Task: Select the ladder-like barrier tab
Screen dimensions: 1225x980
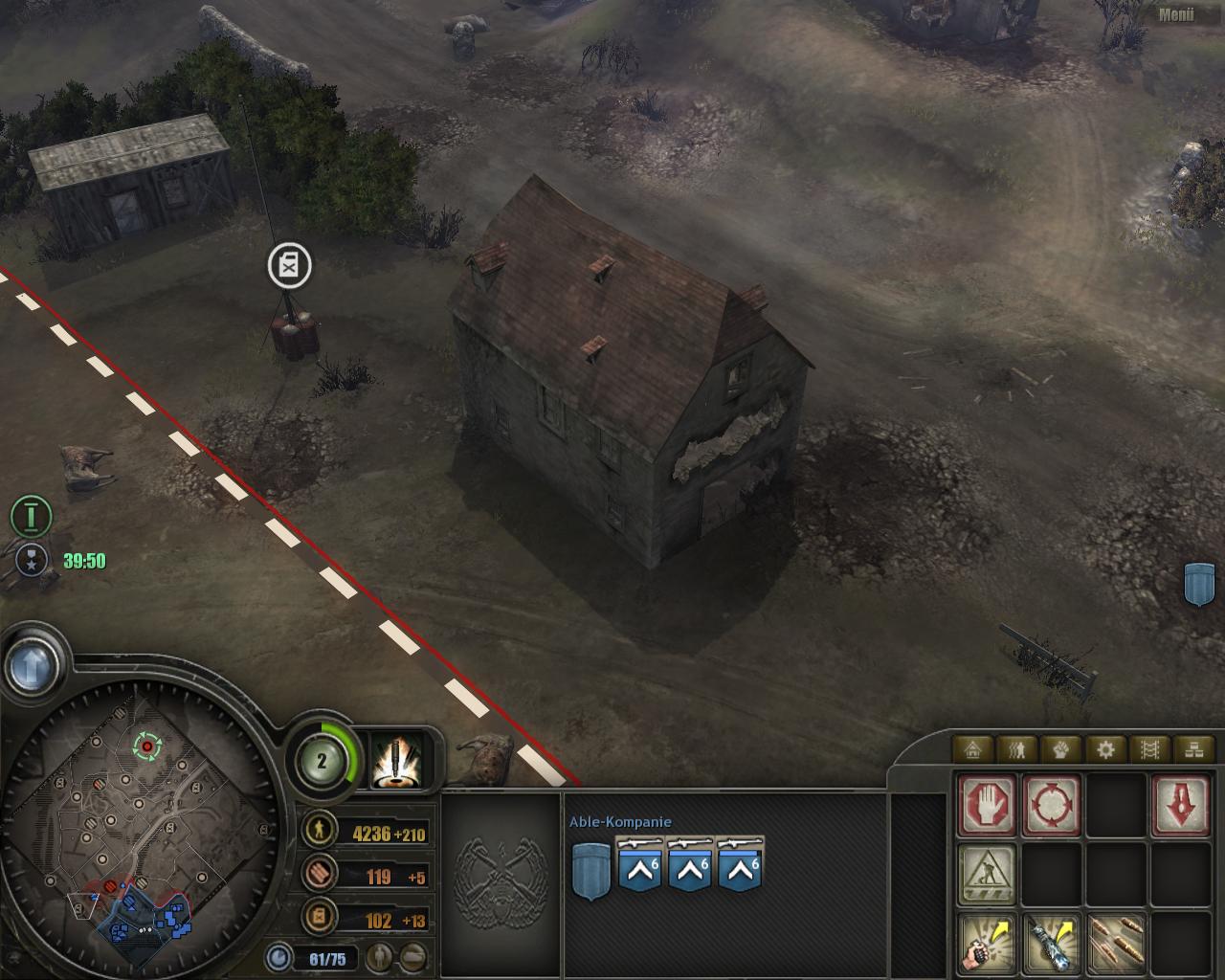Action: coord(1149,748)
